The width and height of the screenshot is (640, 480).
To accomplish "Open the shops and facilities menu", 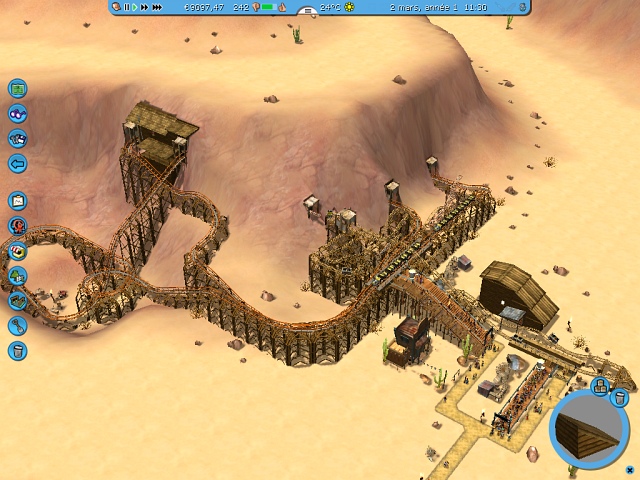I will [17, 250].
